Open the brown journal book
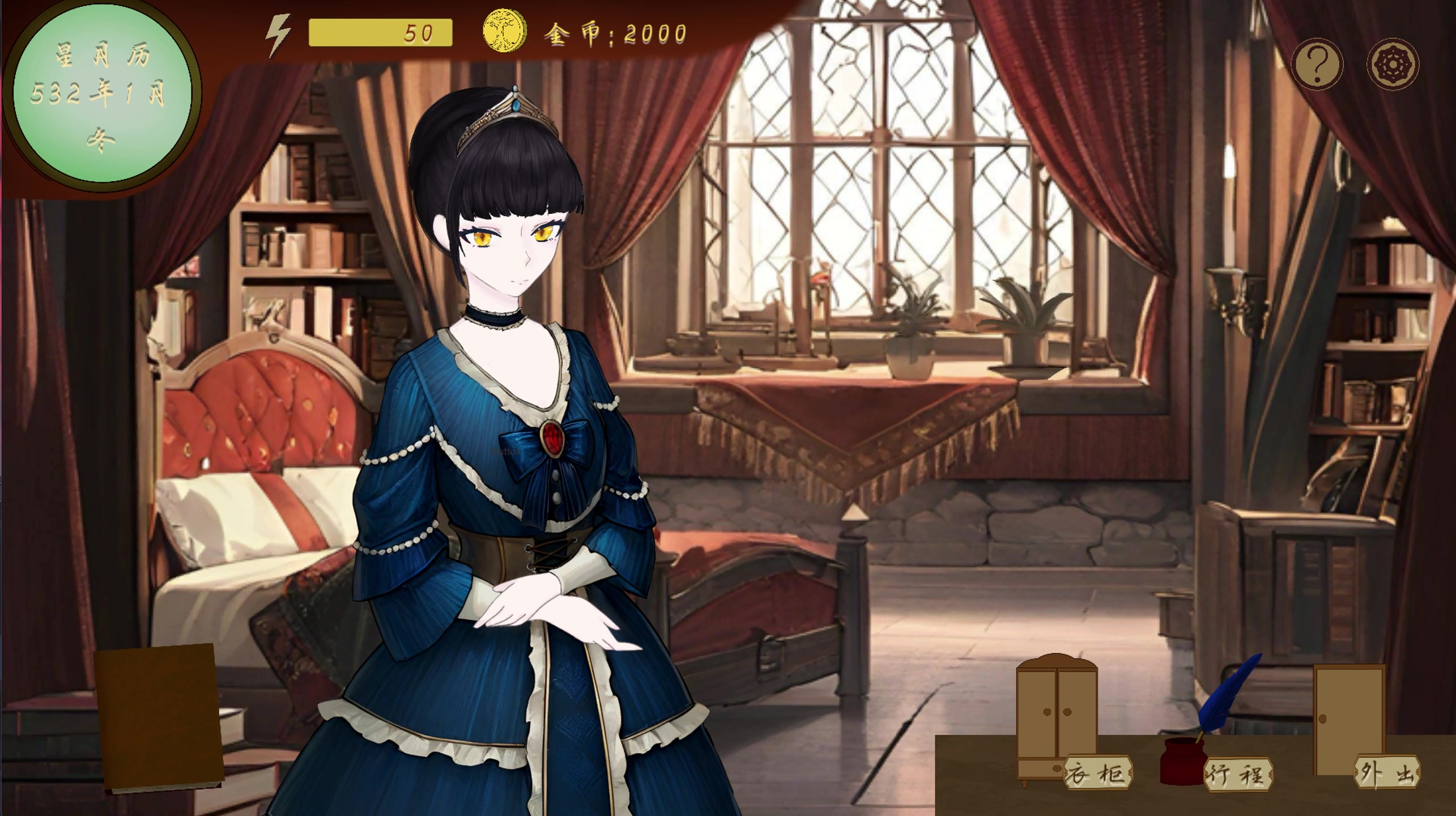Viewport: 1456px width, 816px height. (160, 717)
